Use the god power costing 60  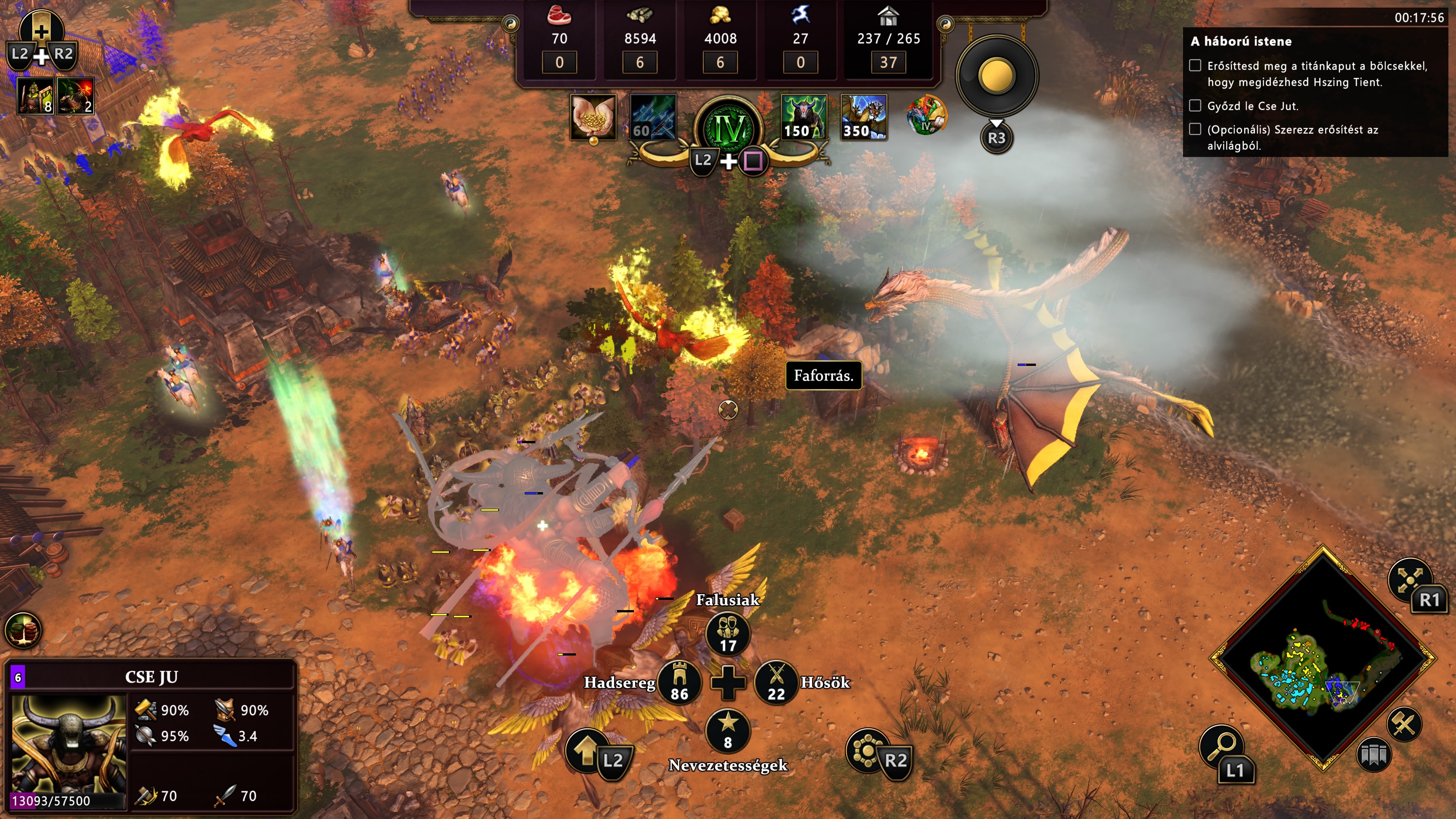click(x=653, y=117)
